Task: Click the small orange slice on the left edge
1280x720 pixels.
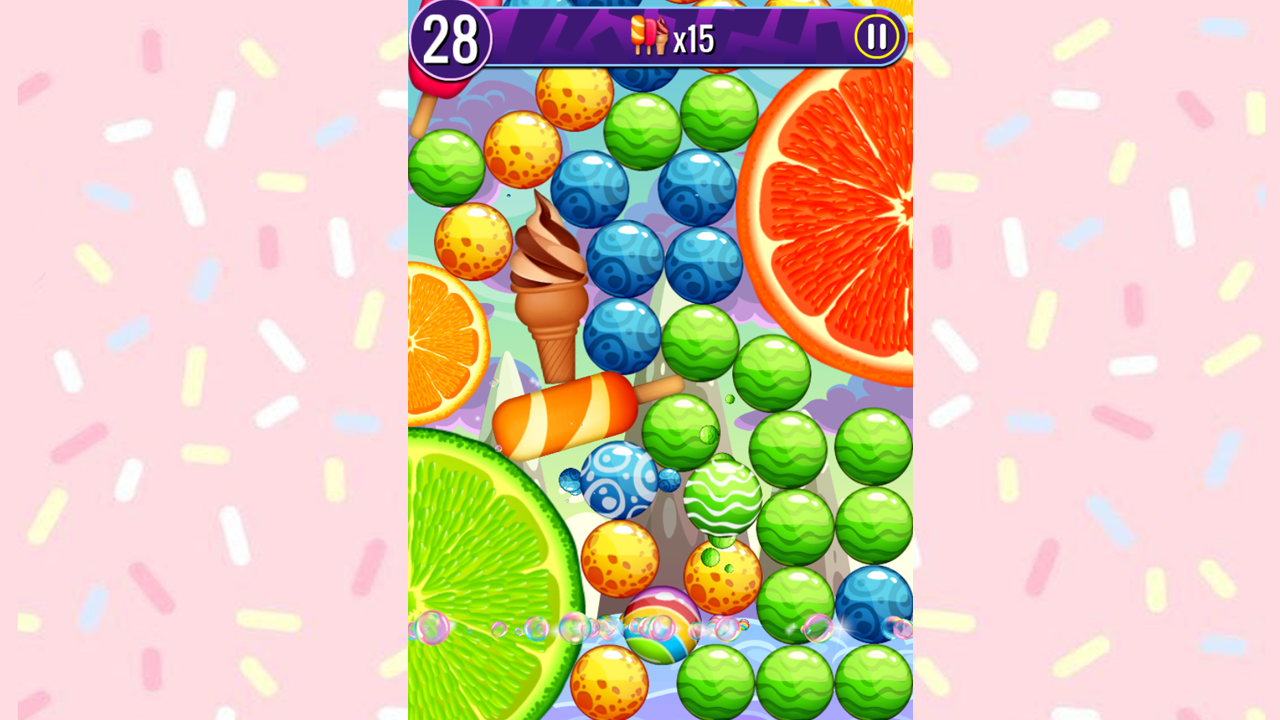Action: point(440,340)
